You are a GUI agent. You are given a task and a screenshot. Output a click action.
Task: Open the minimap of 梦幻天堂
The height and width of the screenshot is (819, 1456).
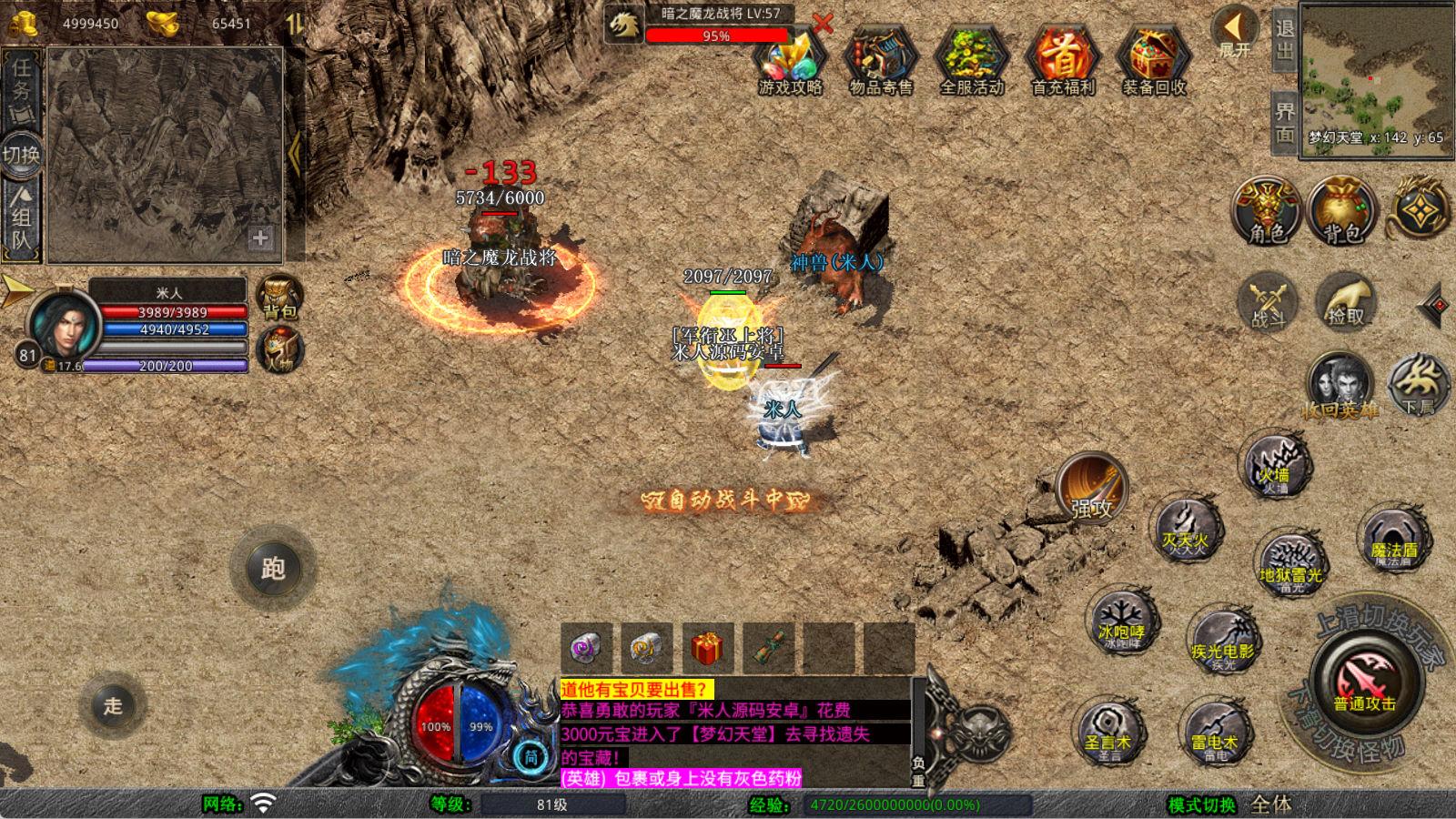[1376, 77]
